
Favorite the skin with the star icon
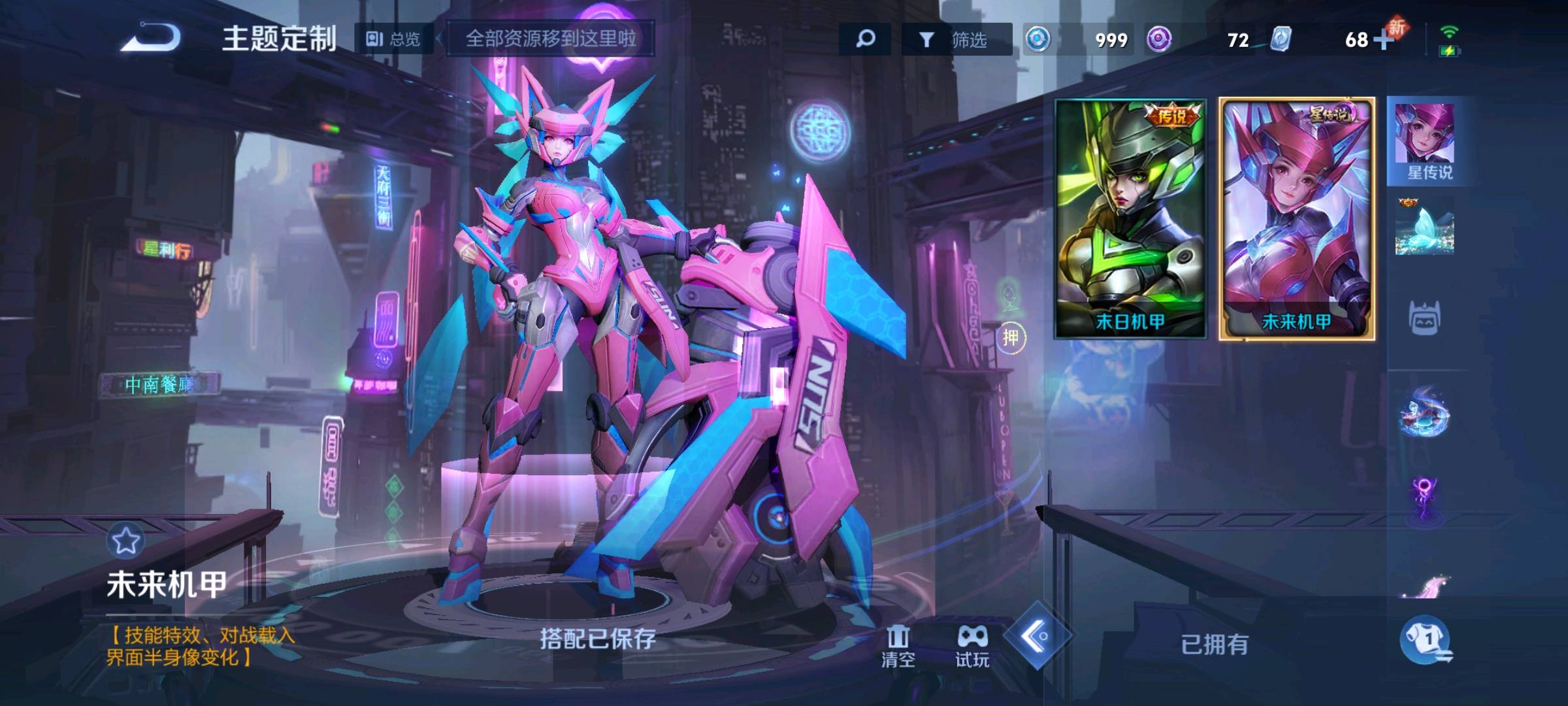125,540
